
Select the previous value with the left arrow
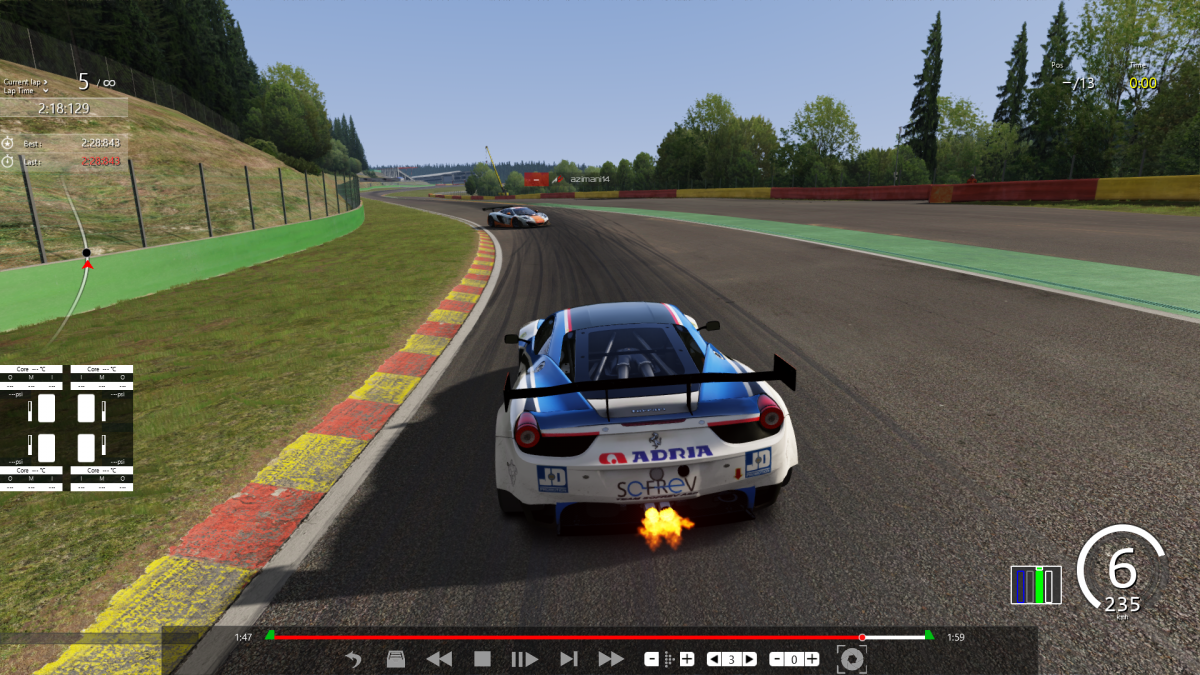tap(714, 659)
